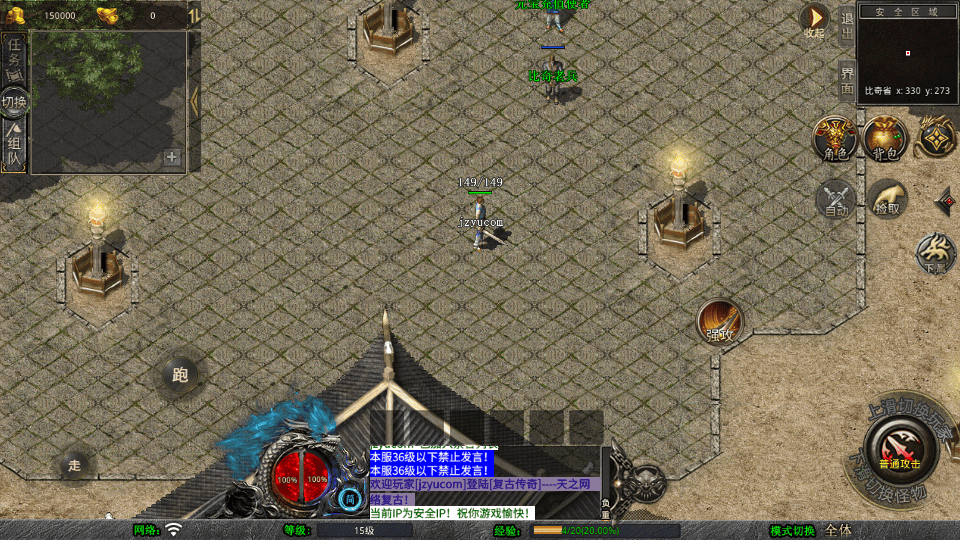
Task: Open the 角色 character sheet
Action: tap(835, 138)
